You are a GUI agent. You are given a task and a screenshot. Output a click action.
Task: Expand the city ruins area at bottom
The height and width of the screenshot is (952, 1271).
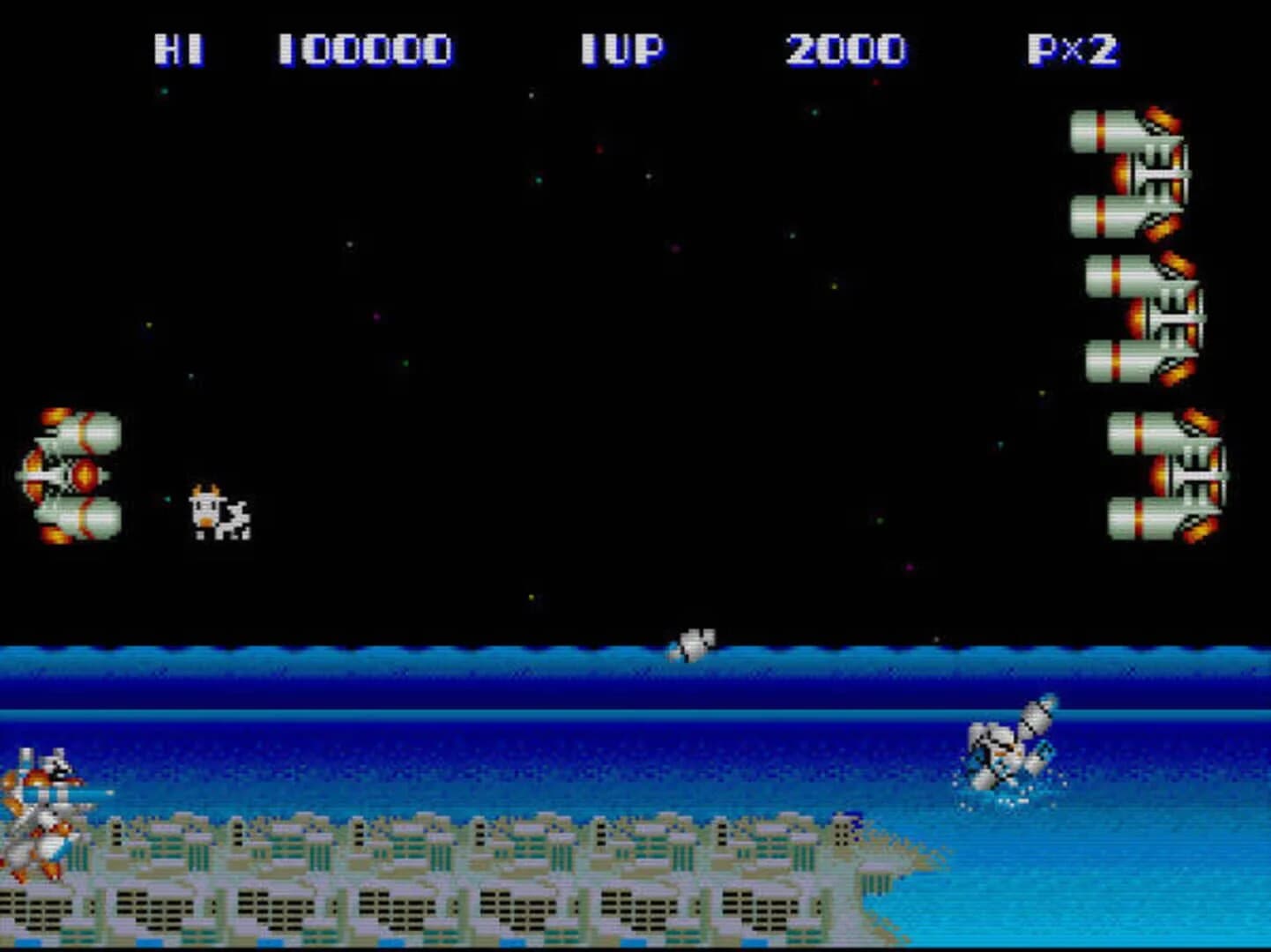(x=441, y=881)
